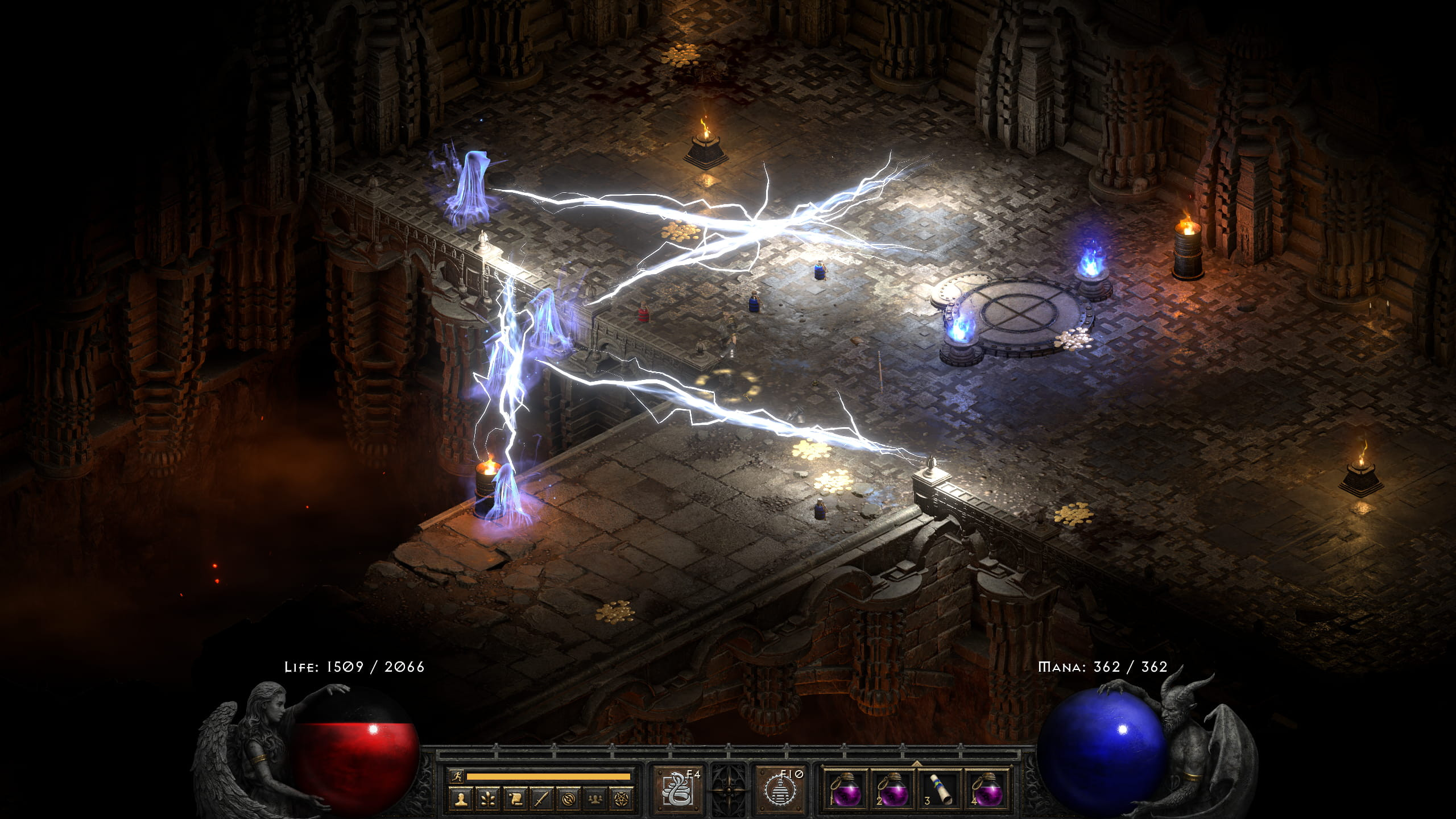
Task: Open the Quest Log scroll icon
Action: [x=514, y=799]
